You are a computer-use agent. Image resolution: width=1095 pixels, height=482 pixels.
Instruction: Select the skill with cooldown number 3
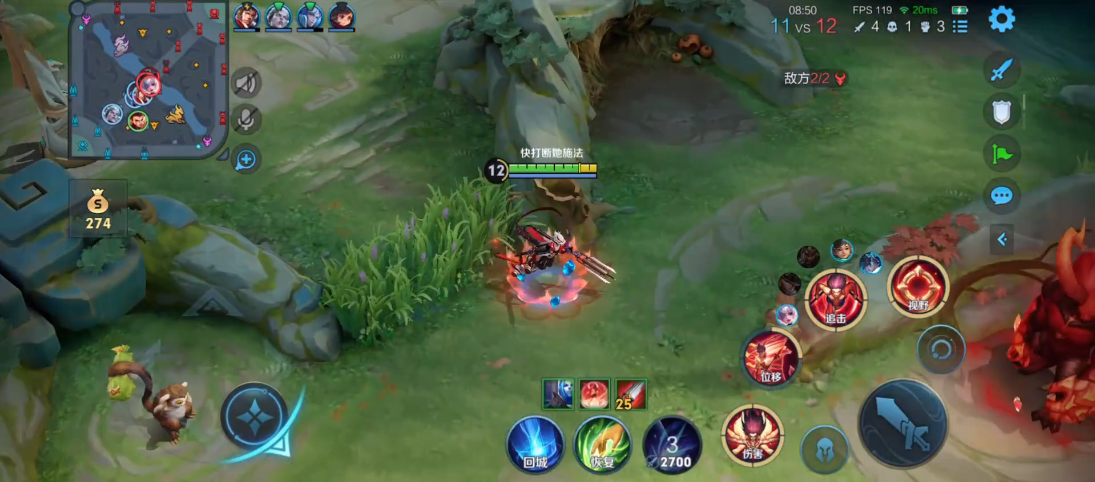point(671,444)
